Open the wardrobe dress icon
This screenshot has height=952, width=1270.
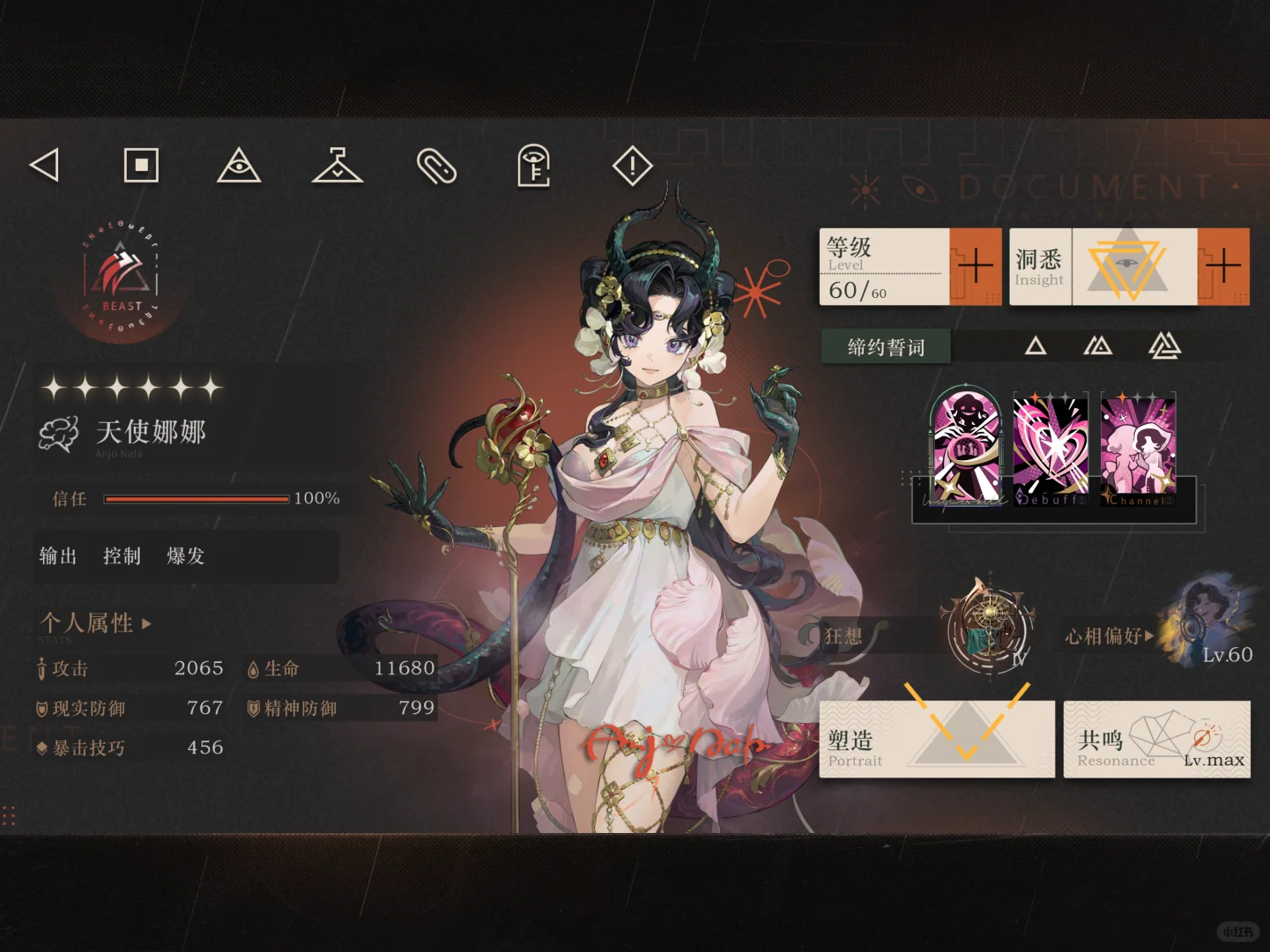[338, 167]
